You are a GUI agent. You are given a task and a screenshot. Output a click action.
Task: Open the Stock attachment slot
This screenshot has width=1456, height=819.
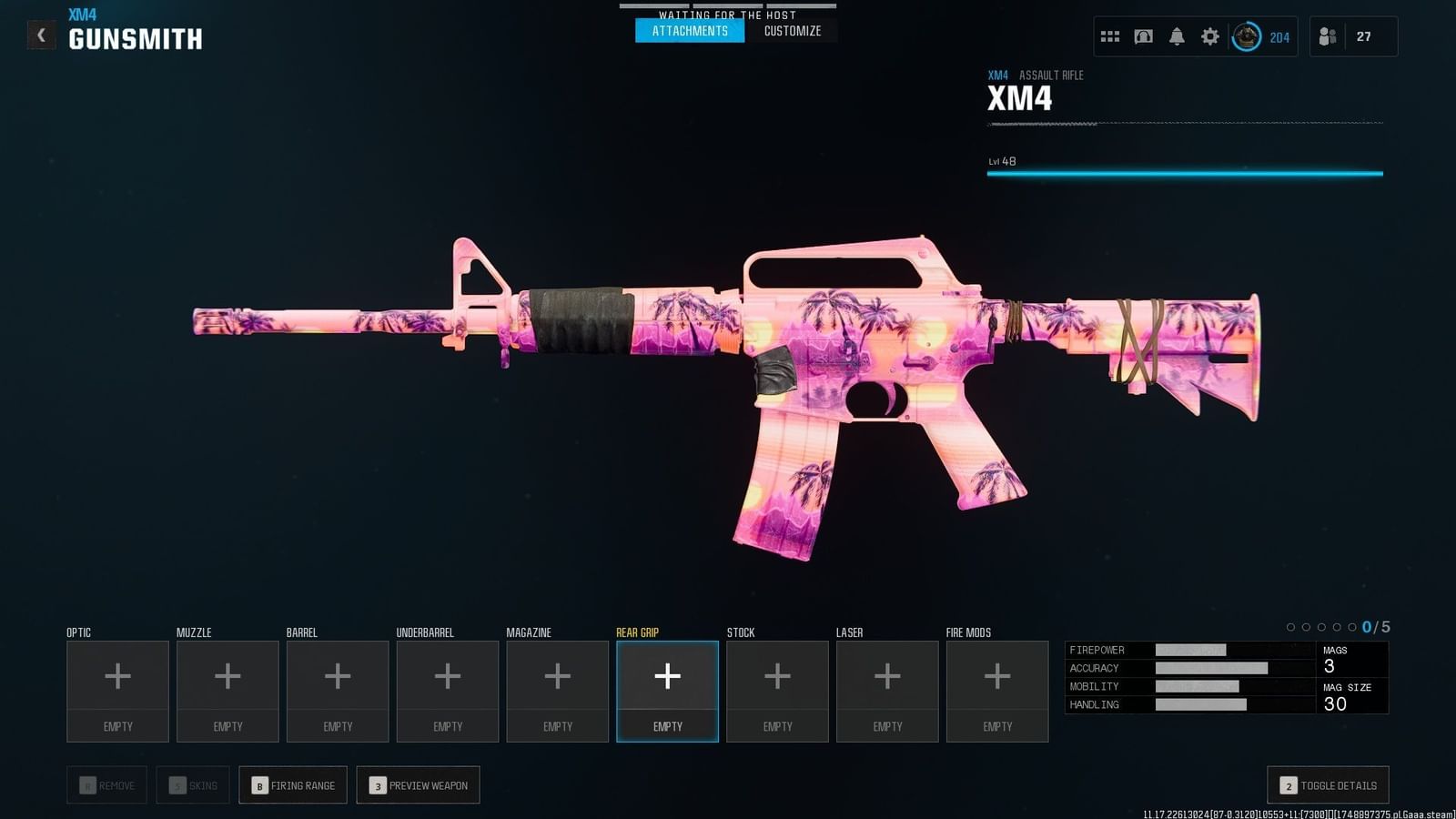pyautogui.click(x=776, y=690)
